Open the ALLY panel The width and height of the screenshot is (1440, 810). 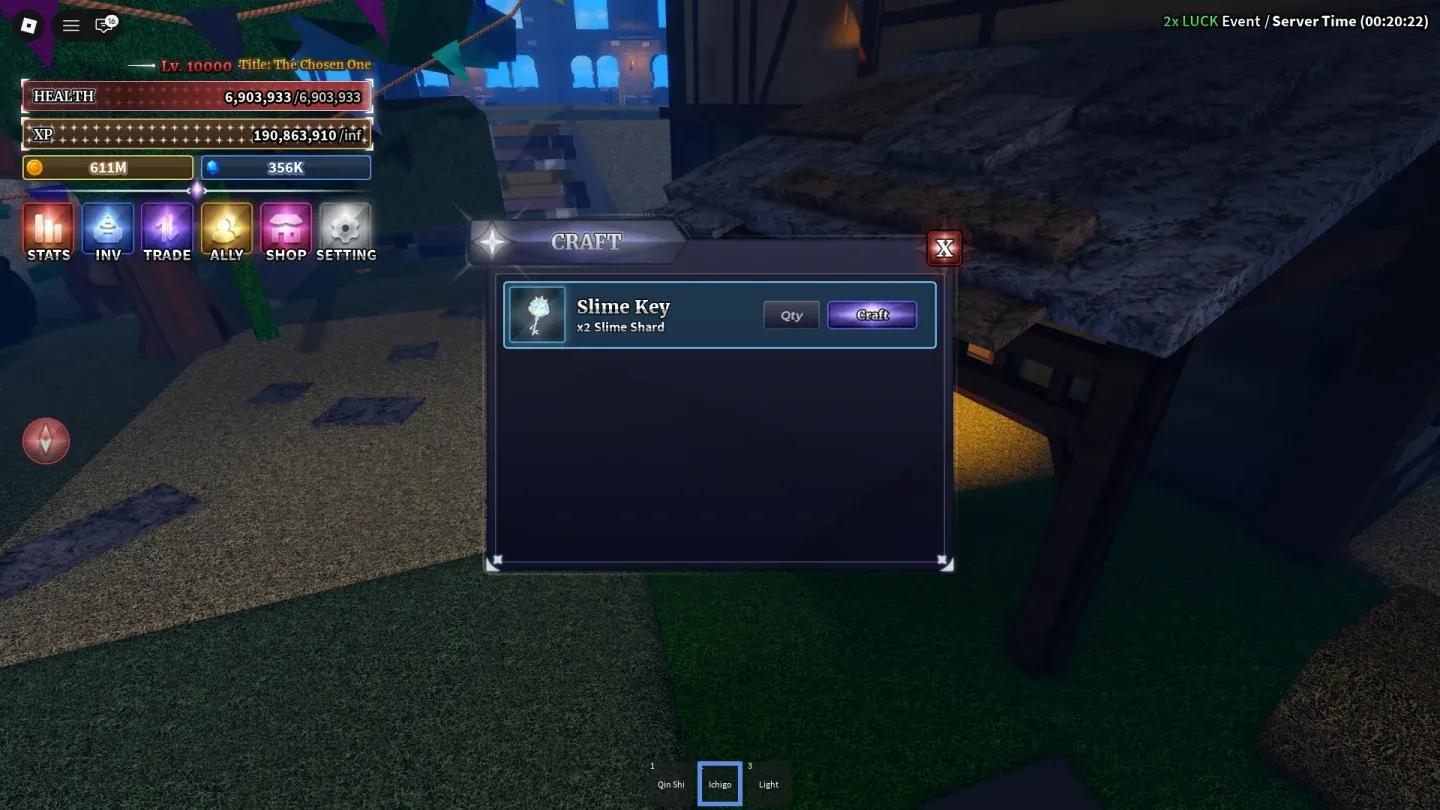226,230
